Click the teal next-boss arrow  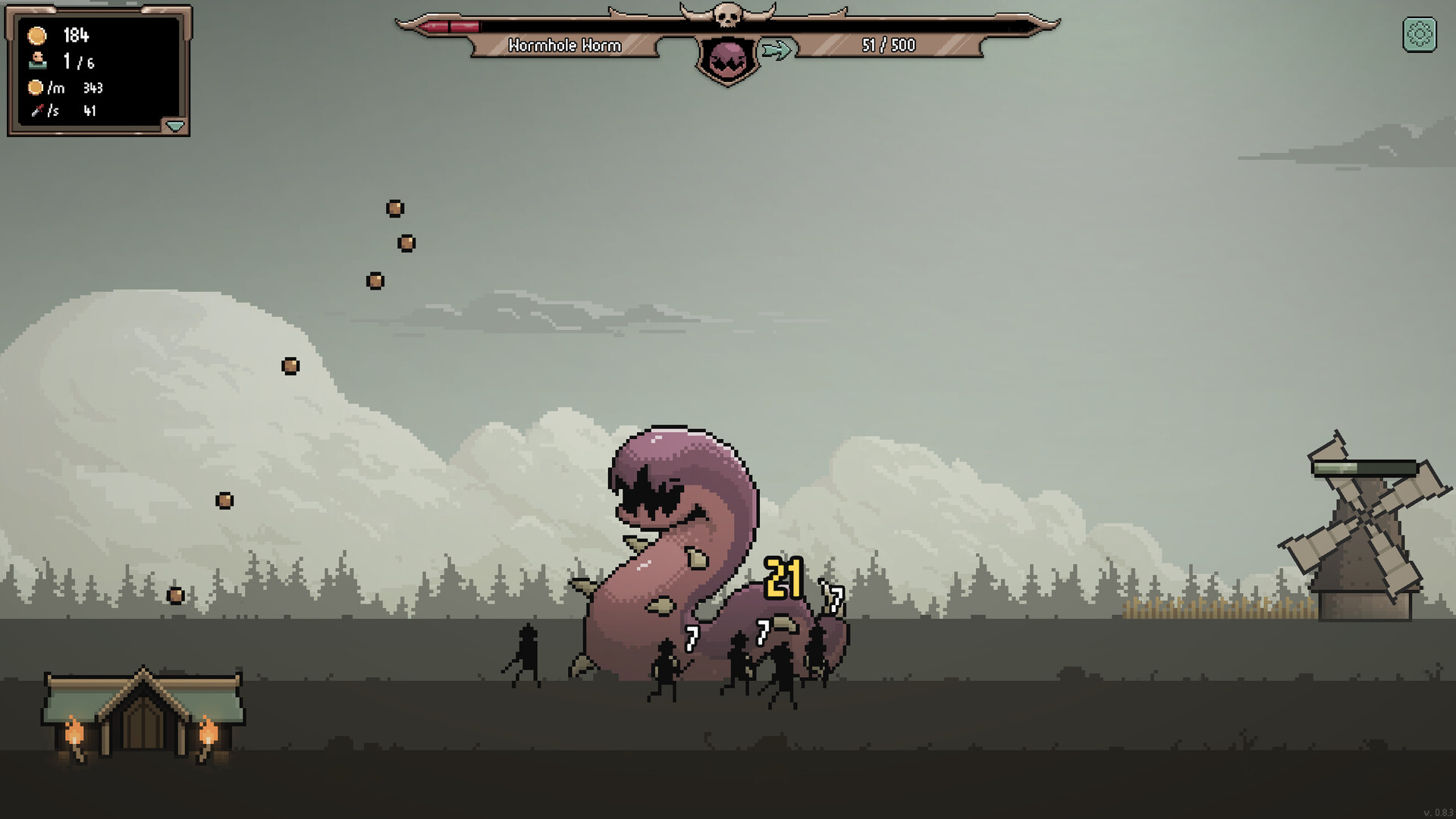pyautogui.click(x=776, y=50)
